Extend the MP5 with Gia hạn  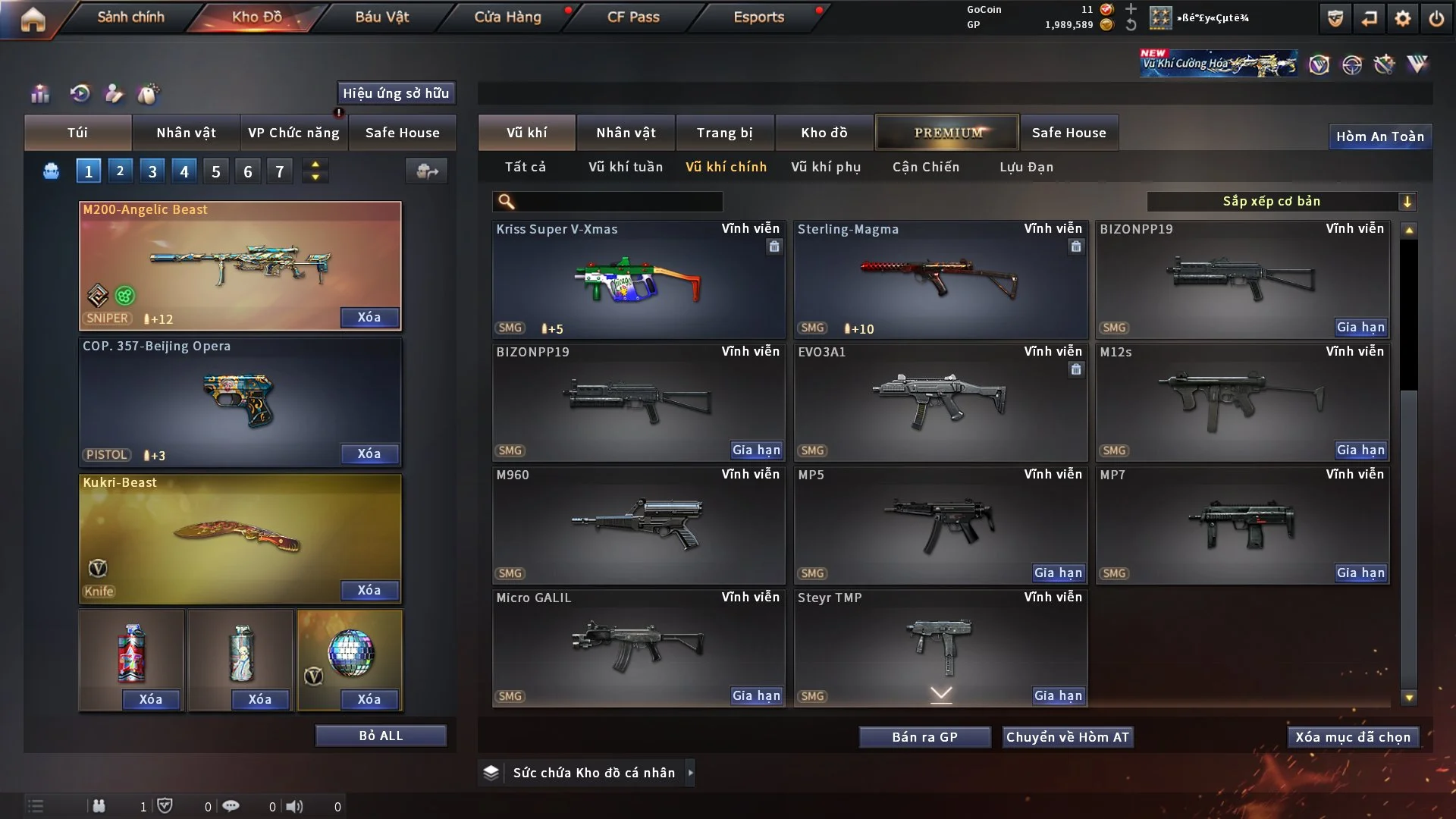coord(1058,573)
